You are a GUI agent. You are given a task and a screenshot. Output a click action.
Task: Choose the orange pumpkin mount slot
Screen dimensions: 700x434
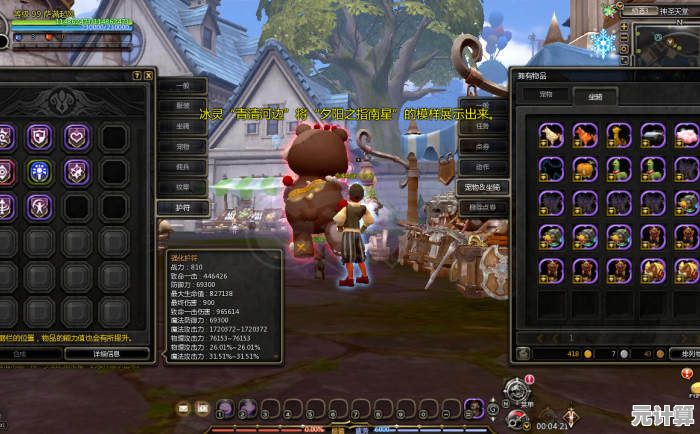point(585,168)
